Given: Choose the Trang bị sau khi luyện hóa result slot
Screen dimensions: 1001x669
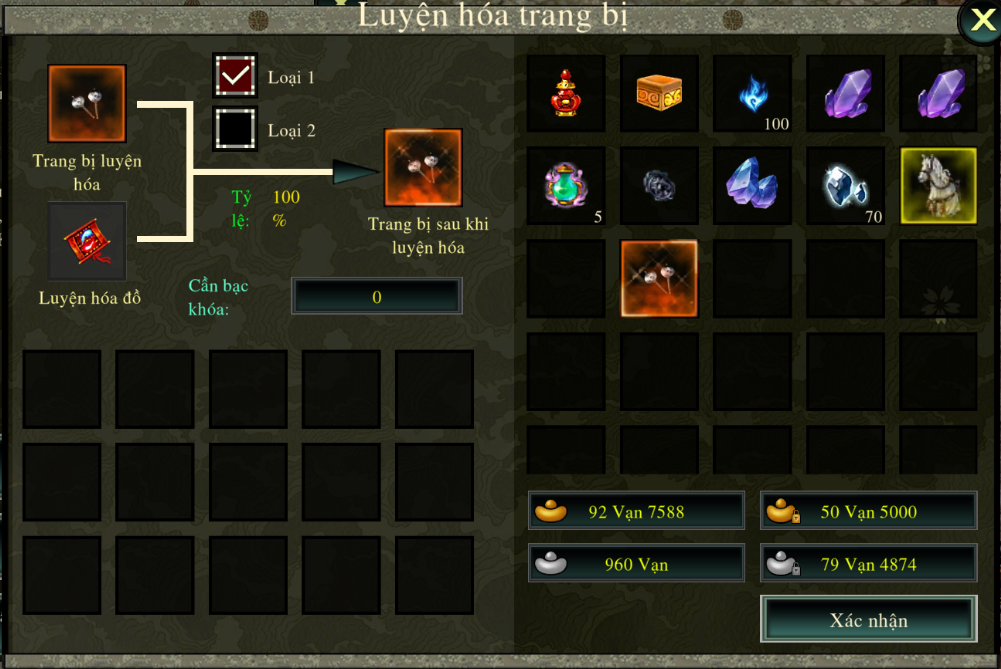Looking at the screenshot, I should [423, 167].
